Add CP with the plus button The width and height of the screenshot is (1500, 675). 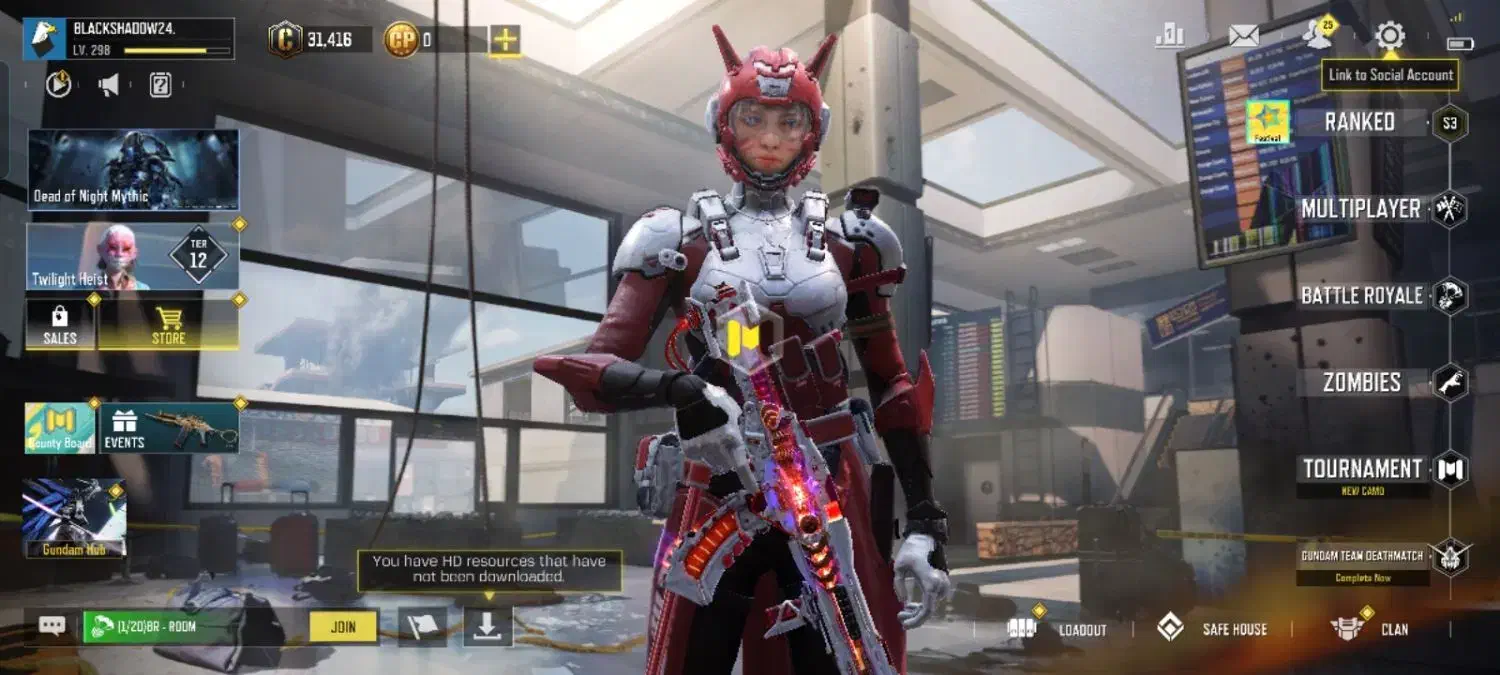coord(505,40)
